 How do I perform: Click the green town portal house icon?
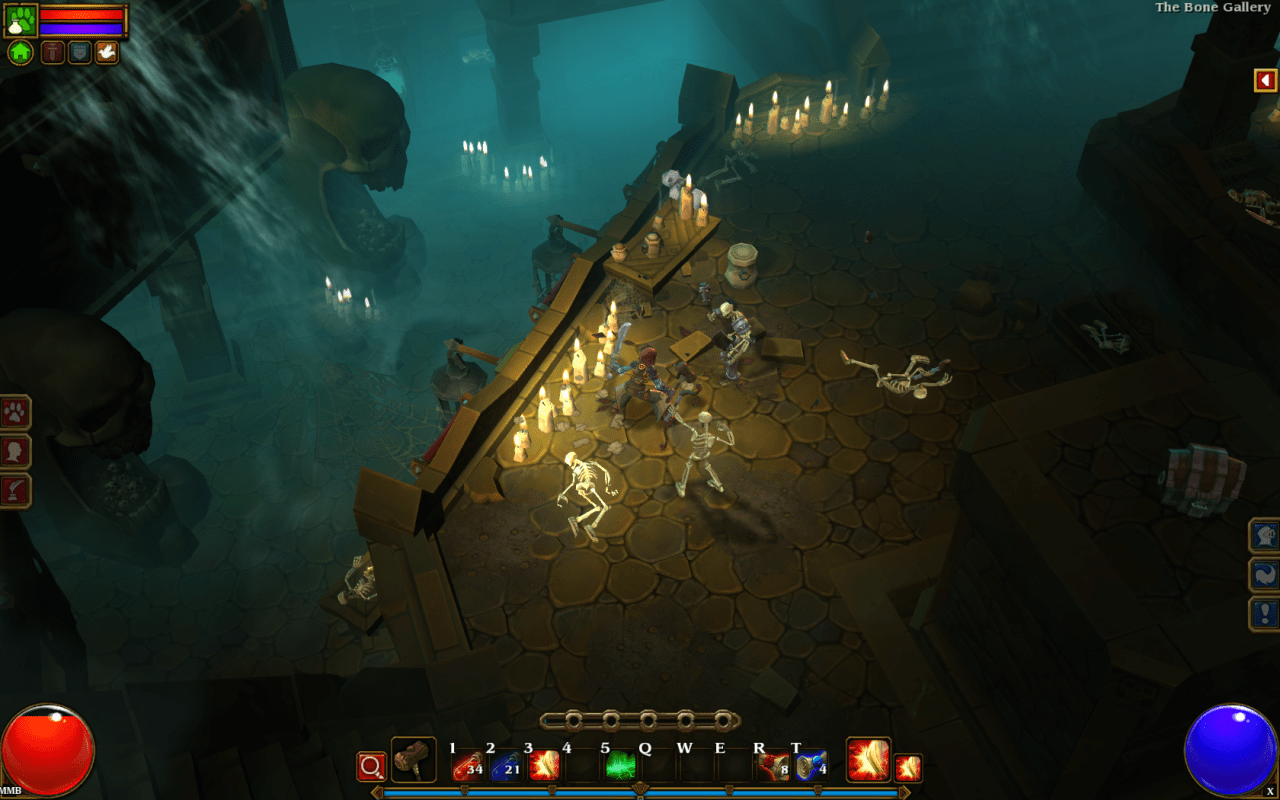point(19,52)
